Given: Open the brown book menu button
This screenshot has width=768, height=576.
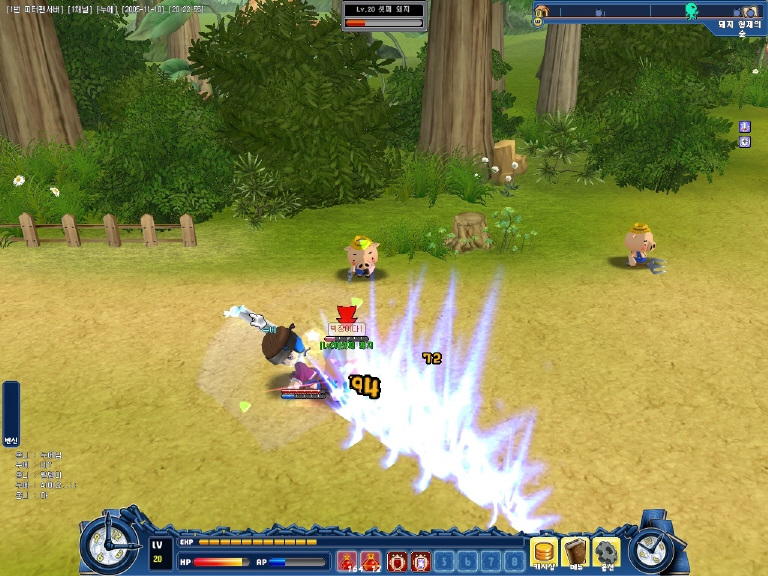Looking at the screenshot, I should tap(575, 551).
